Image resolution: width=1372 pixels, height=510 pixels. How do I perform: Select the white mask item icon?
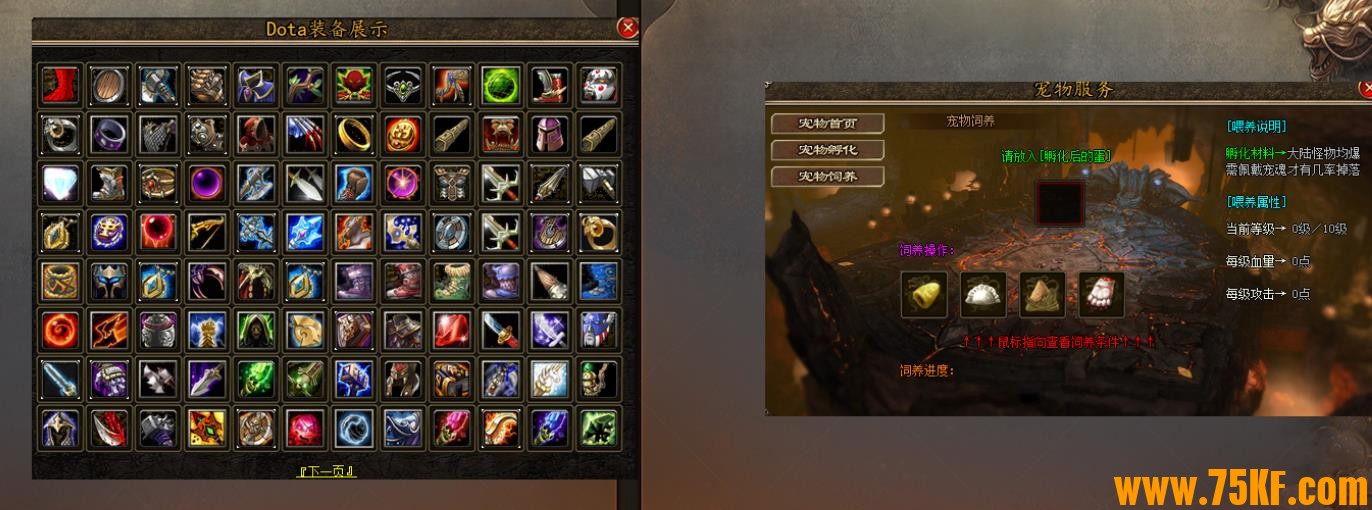pos(598,84)
